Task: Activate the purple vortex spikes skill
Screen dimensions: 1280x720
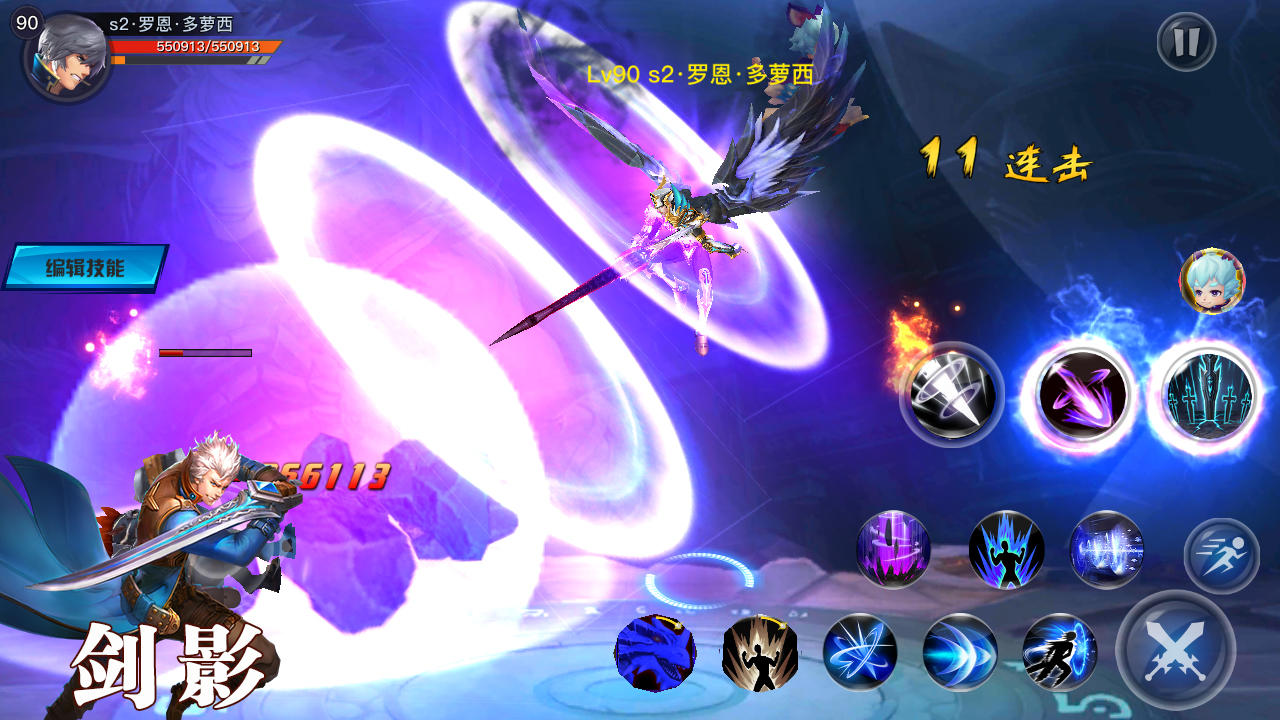Action: (893, 549)
